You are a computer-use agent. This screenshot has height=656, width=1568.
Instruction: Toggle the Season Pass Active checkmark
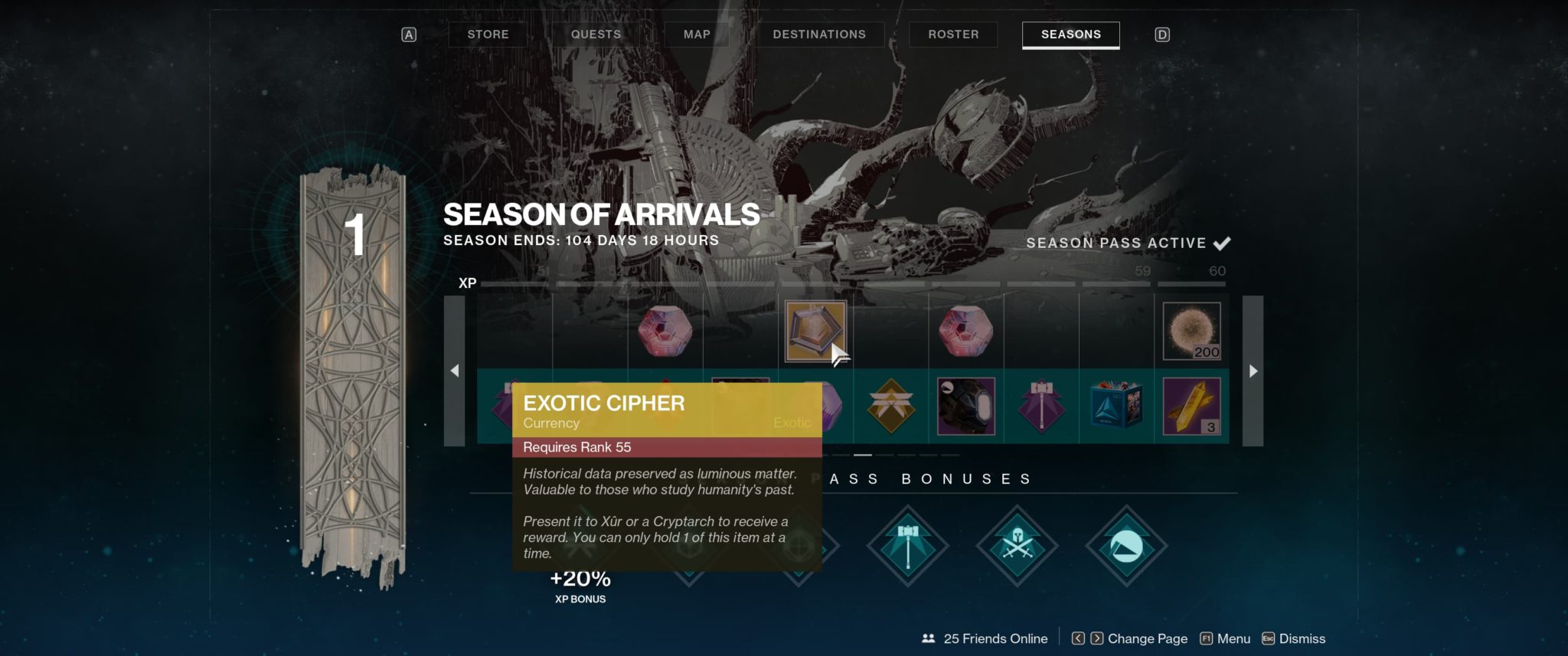pyautogui.click(x=1224, y=243)
